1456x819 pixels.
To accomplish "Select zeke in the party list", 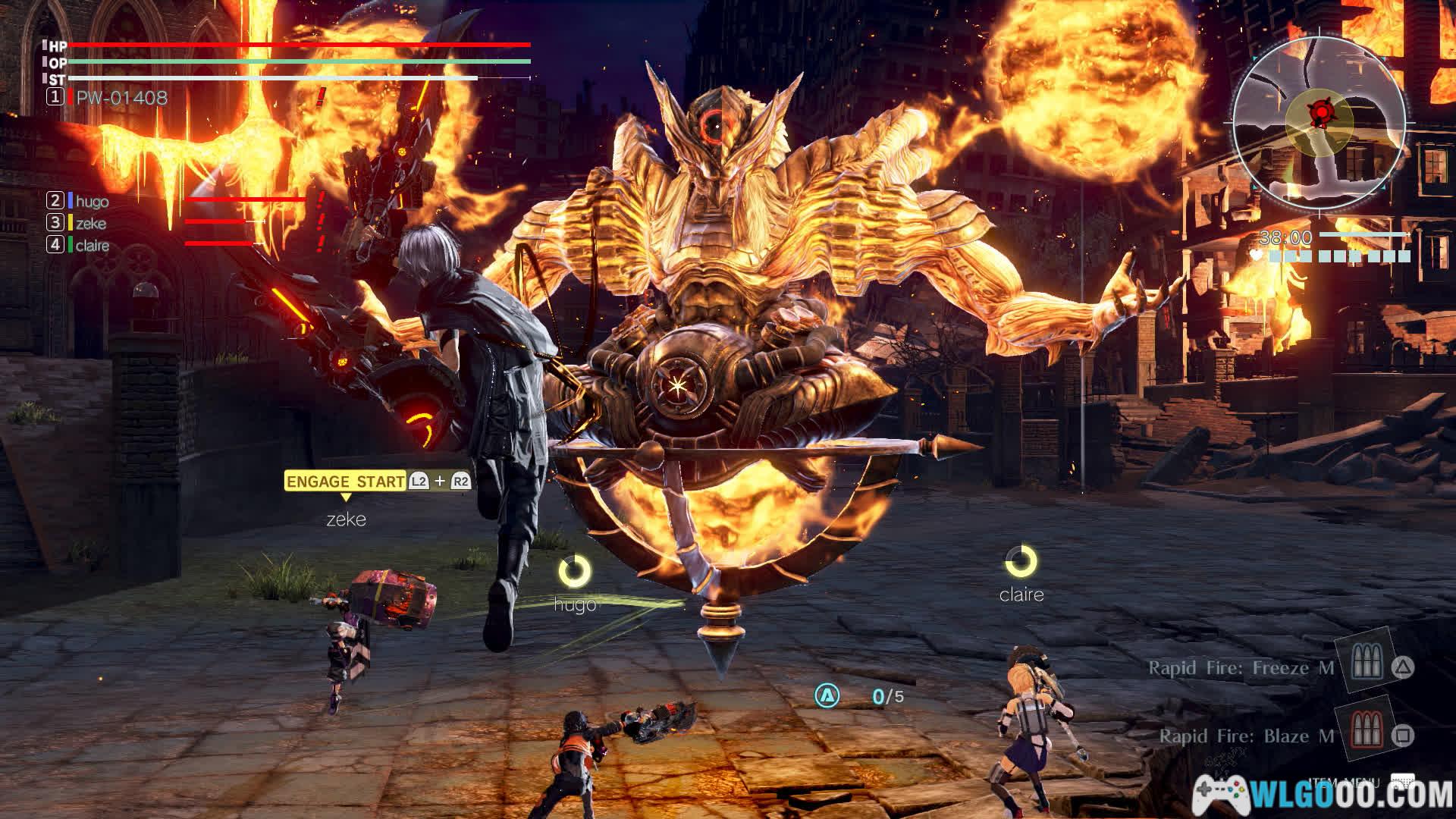I will point(90,224).
